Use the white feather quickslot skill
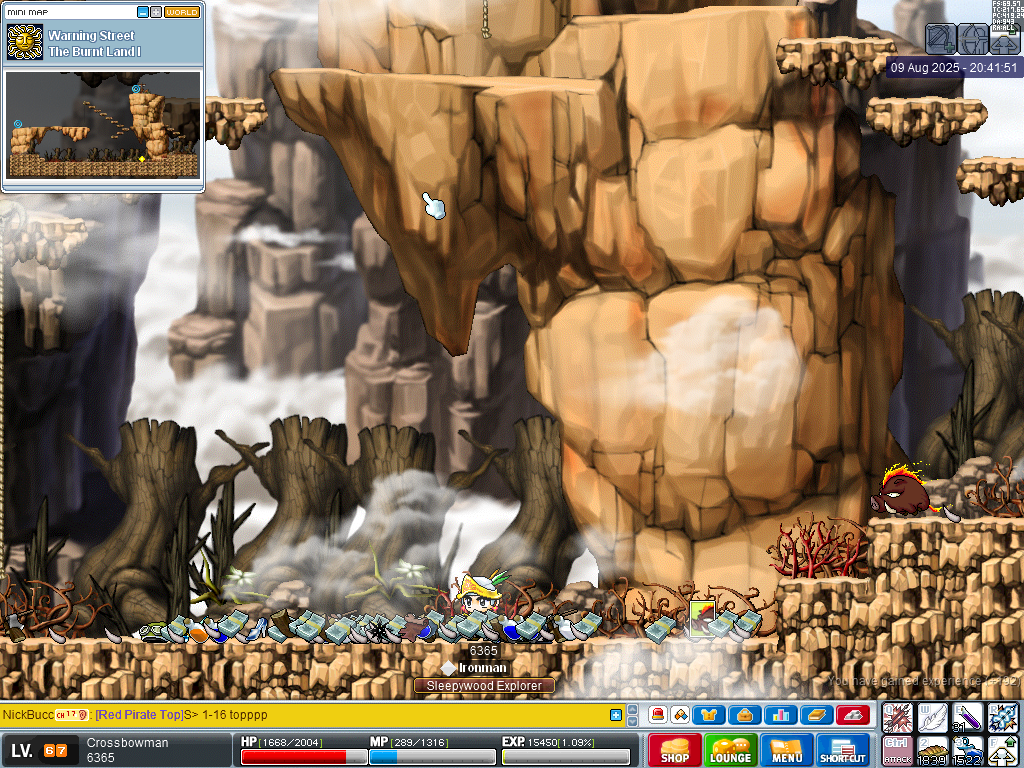The height and width of the screenshot is (768, 1024). coord(933,717)
